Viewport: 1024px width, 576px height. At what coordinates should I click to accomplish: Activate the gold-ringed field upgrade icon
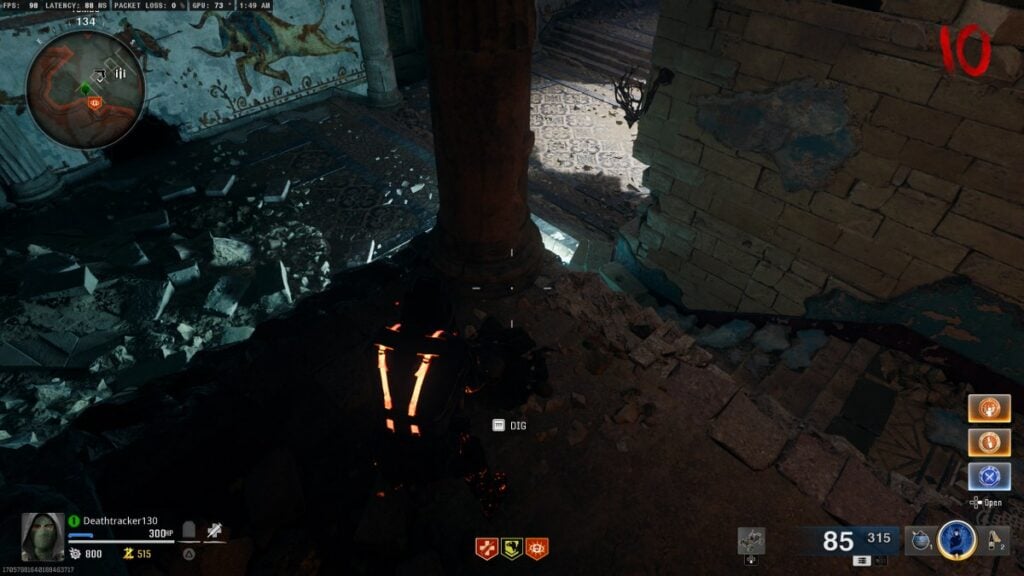pos(957,540)
